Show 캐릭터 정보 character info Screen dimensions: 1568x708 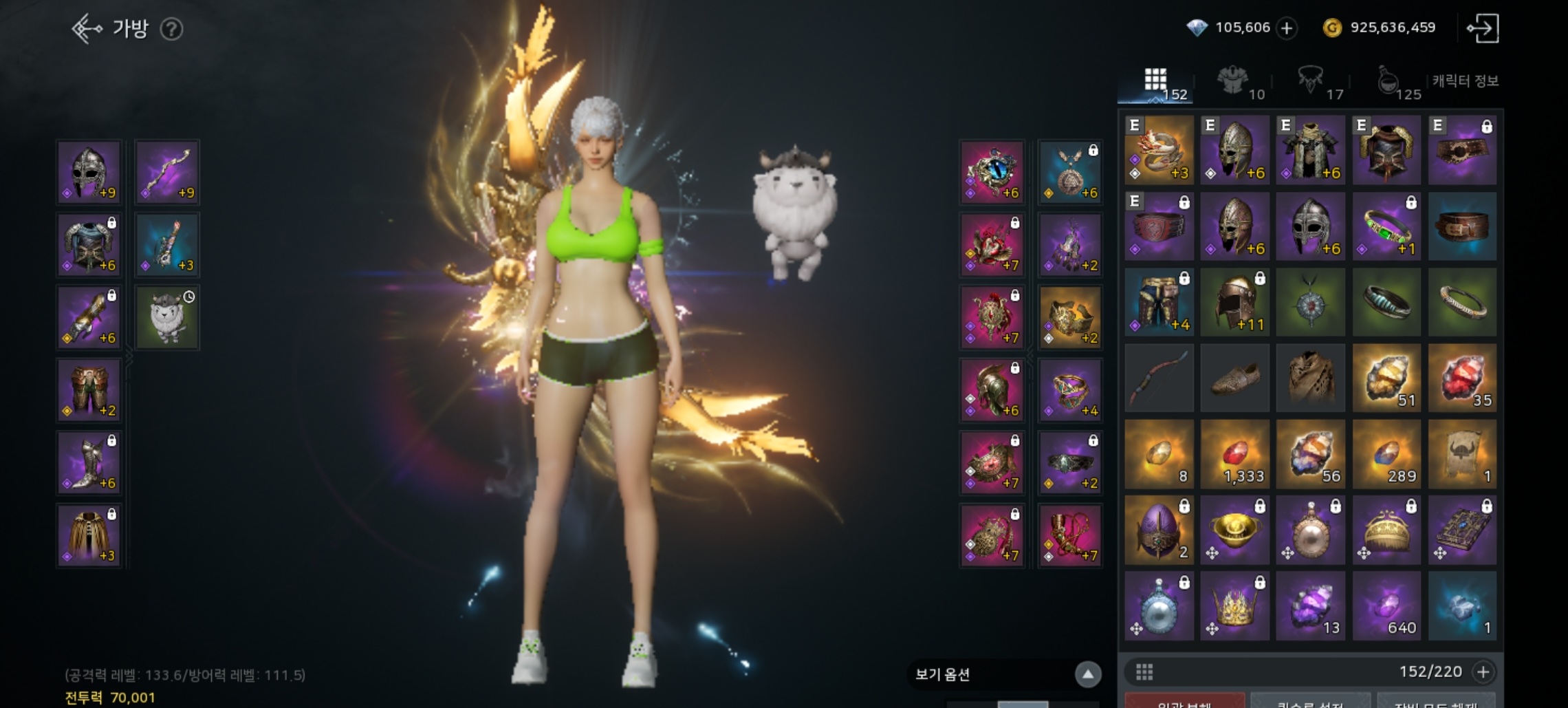coord(1466,81)
